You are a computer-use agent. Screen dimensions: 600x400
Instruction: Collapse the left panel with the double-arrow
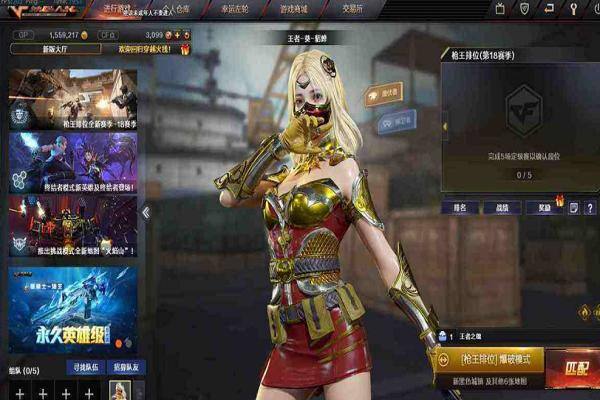pyautogui.click(x=145, y=212)
